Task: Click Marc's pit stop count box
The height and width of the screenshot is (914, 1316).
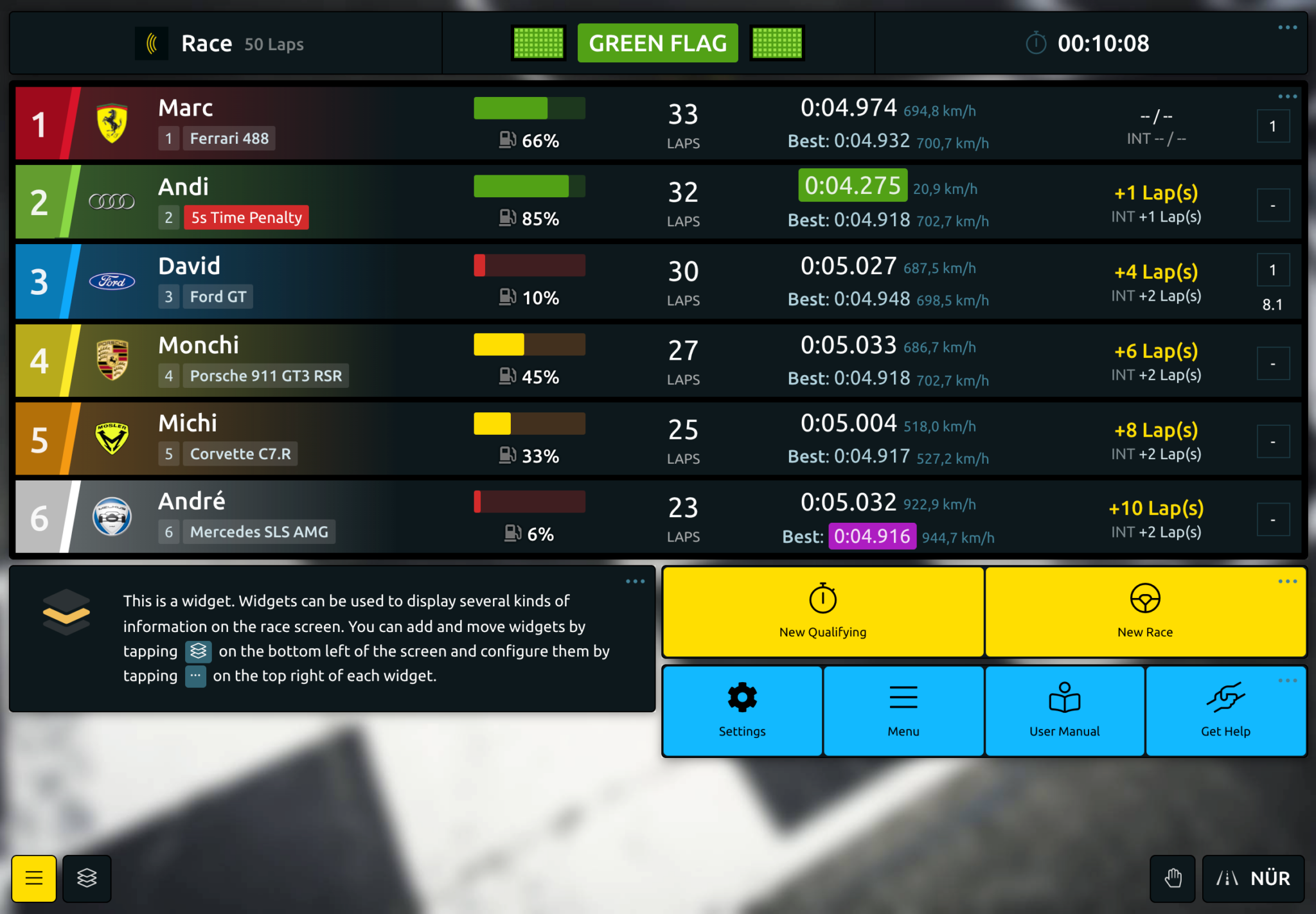Action: pyautogui.click(x=1274, y=126)
